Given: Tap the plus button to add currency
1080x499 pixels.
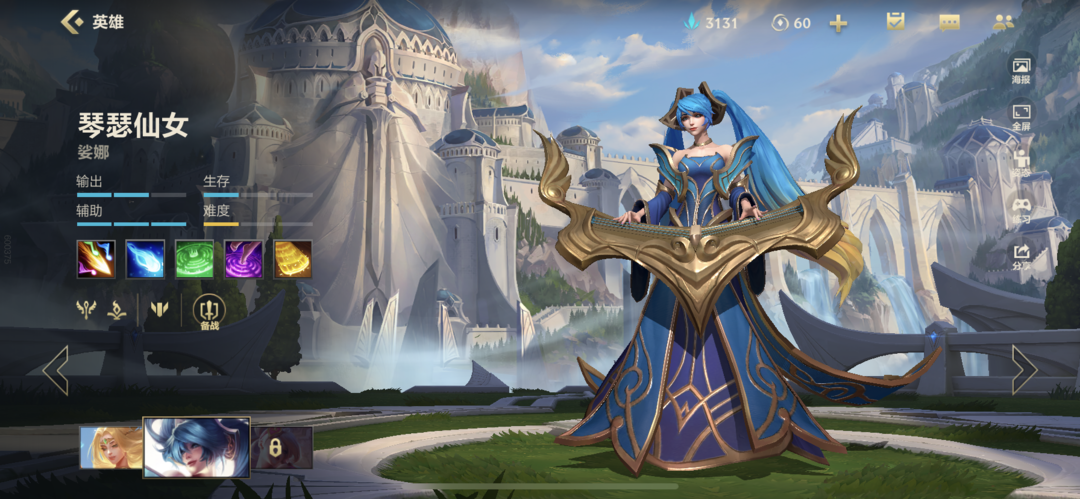Looking at the screenshot, I should (x=838, y=23).
